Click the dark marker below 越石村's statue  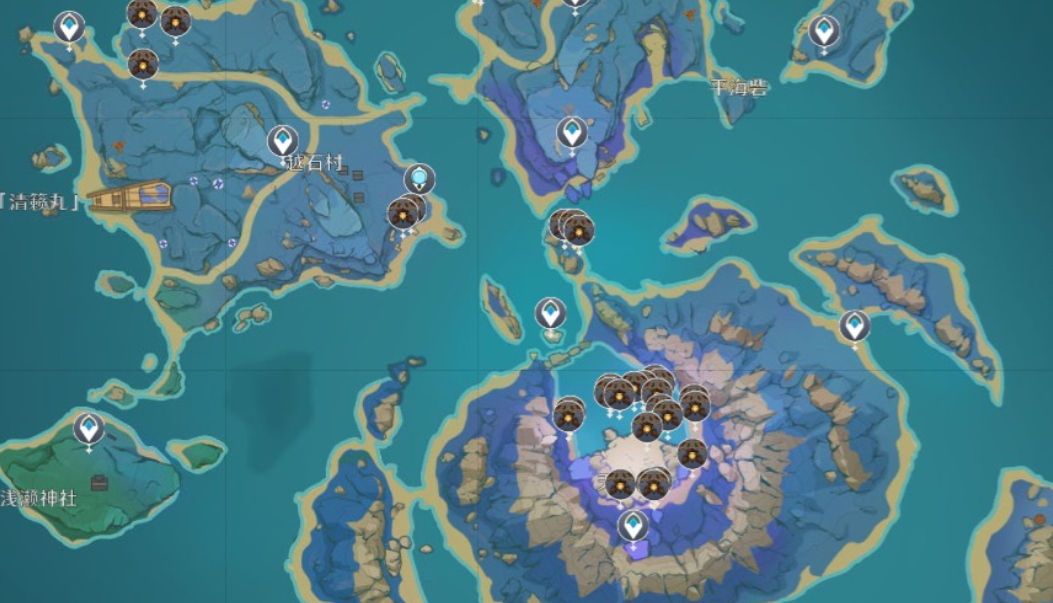[403, 214]
